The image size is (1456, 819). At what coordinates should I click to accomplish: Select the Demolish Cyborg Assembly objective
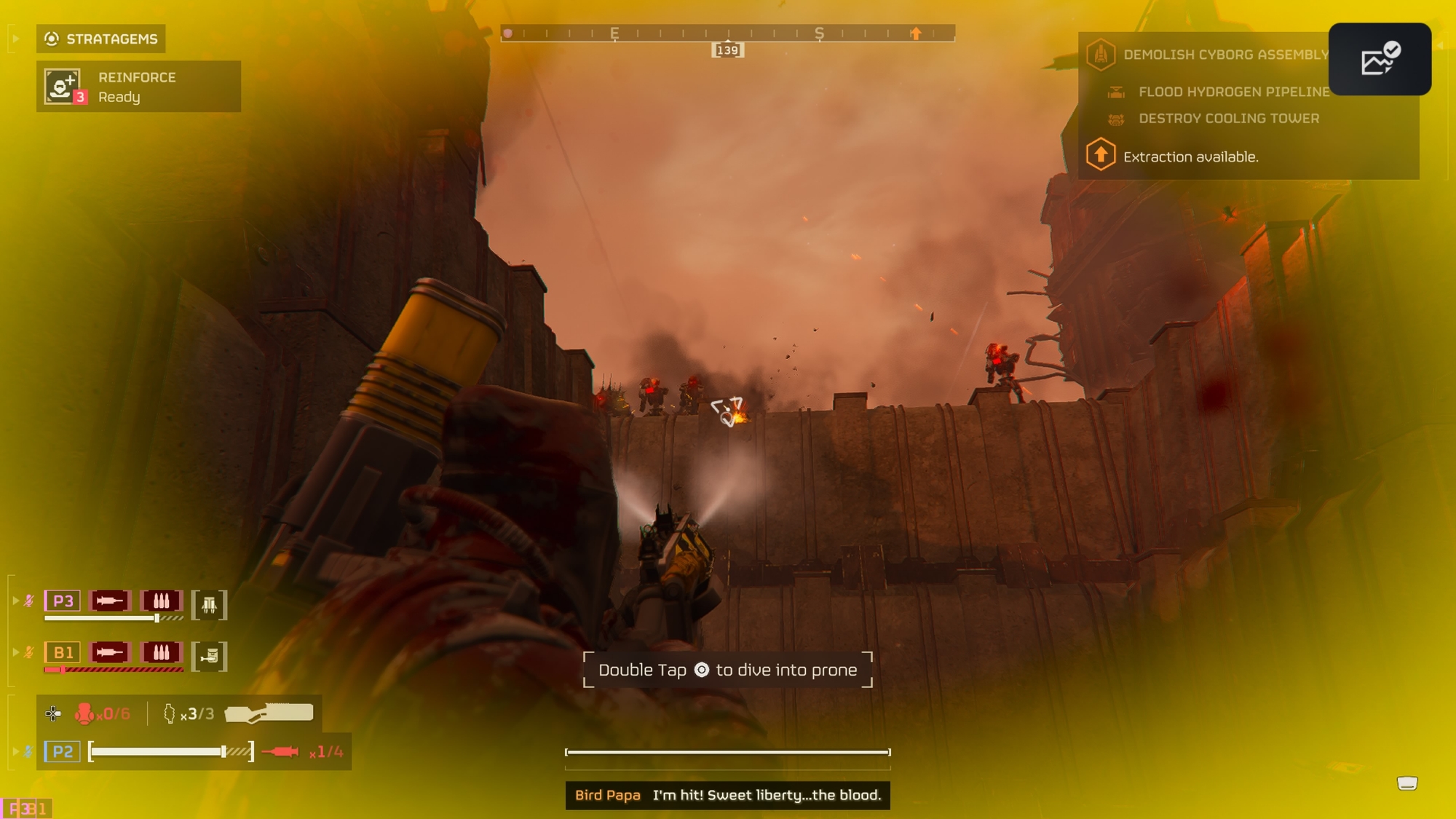tap(1225, 55)
